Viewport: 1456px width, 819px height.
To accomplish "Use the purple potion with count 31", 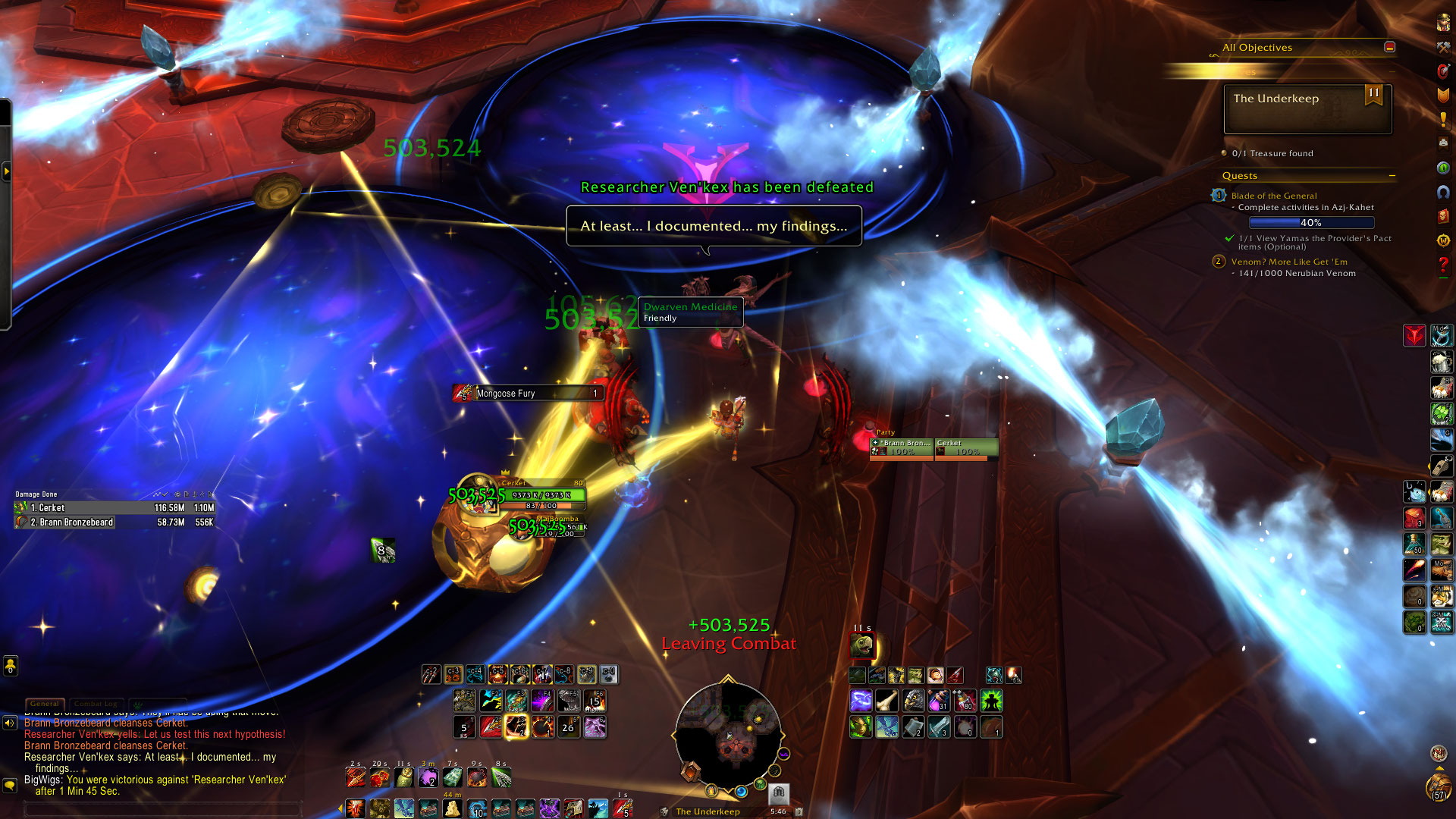I will tap(939, 700).
